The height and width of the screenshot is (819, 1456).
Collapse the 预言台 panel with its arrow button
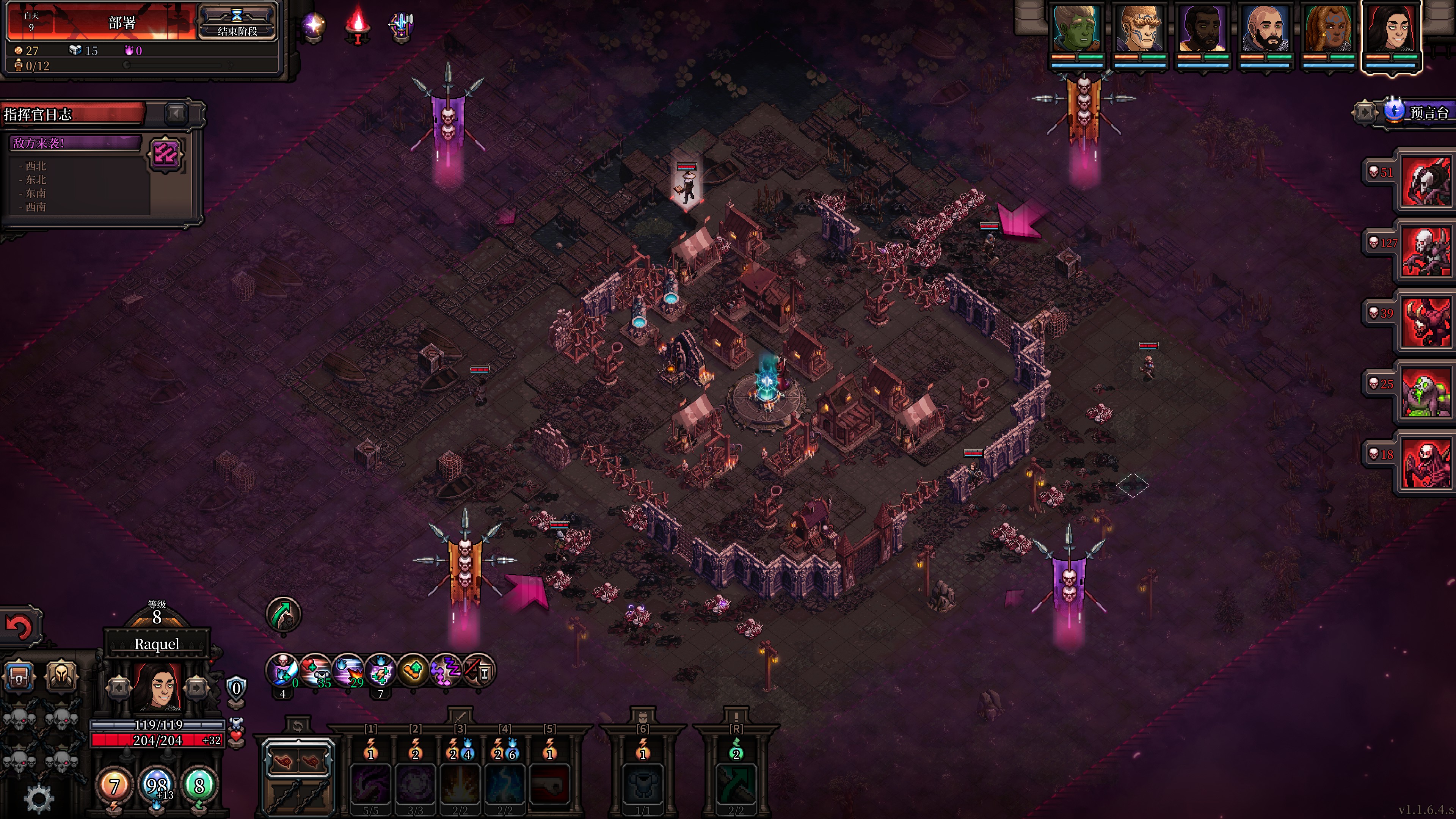1364,113
